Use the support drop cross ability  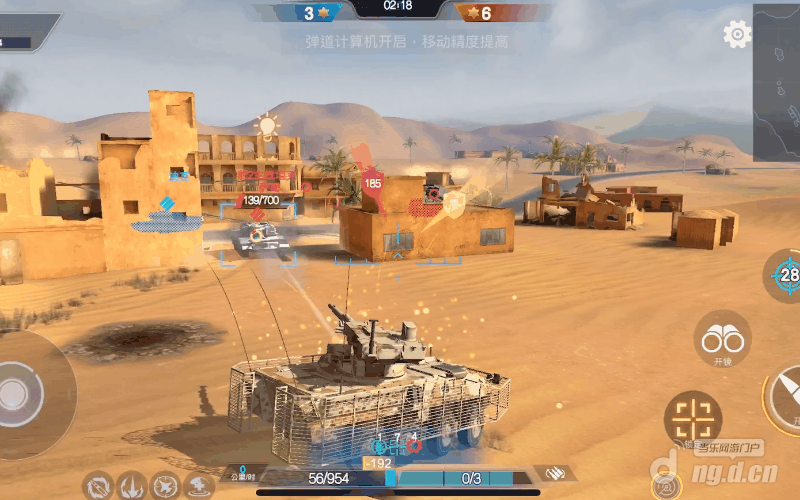[199, 487]
